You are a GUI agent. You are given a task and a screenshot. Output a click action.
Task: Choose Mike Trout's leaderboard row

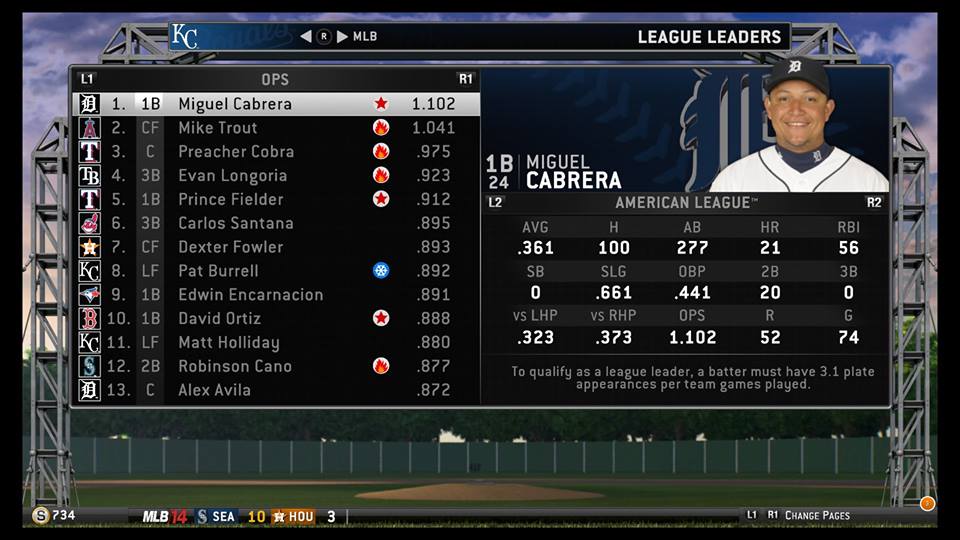pyautogui.click(x=218, y=128)
